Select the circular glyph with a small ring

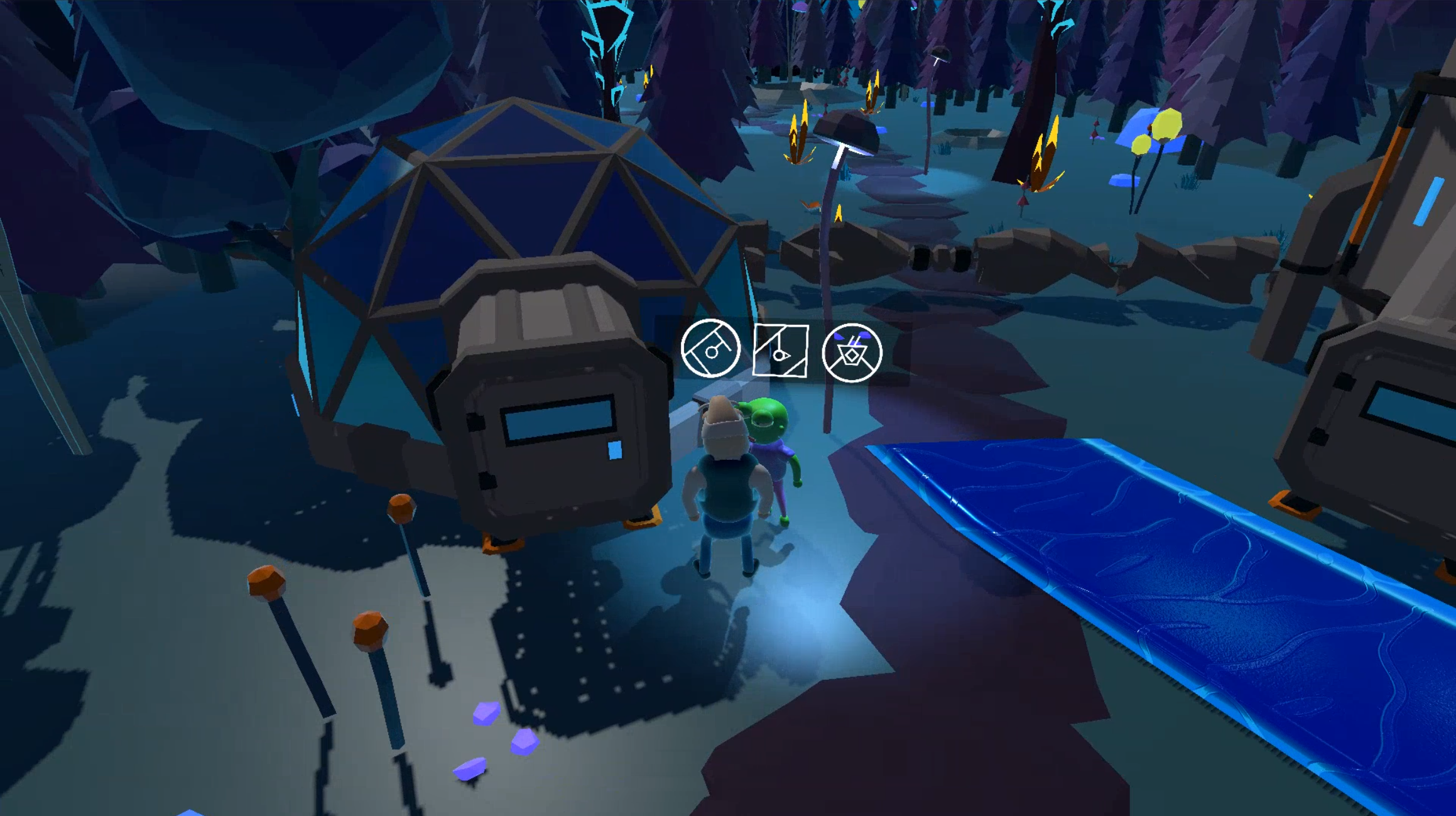tap(710, 349)
